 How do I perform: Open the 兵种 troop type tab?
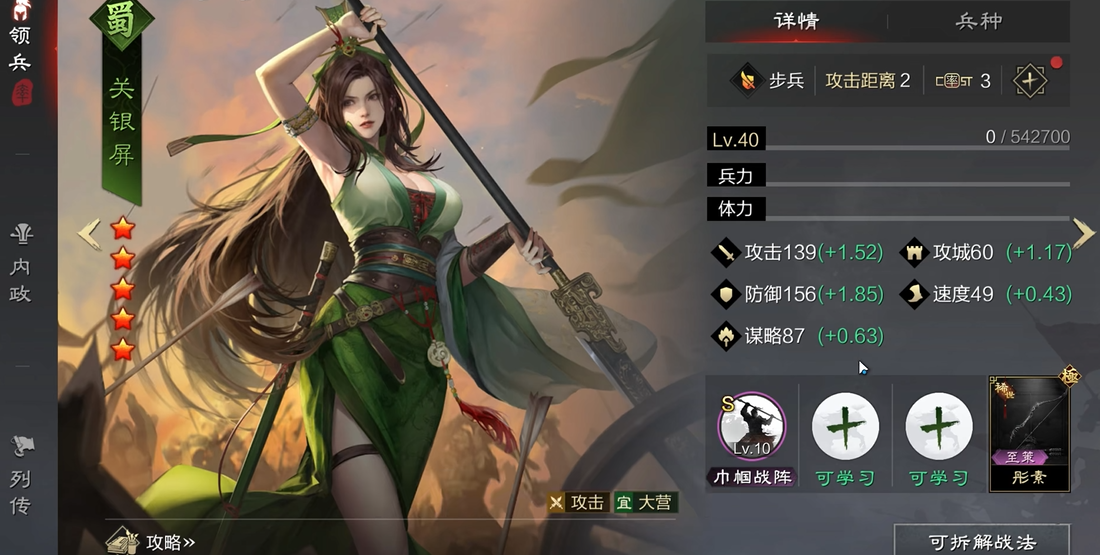point(978,21)
